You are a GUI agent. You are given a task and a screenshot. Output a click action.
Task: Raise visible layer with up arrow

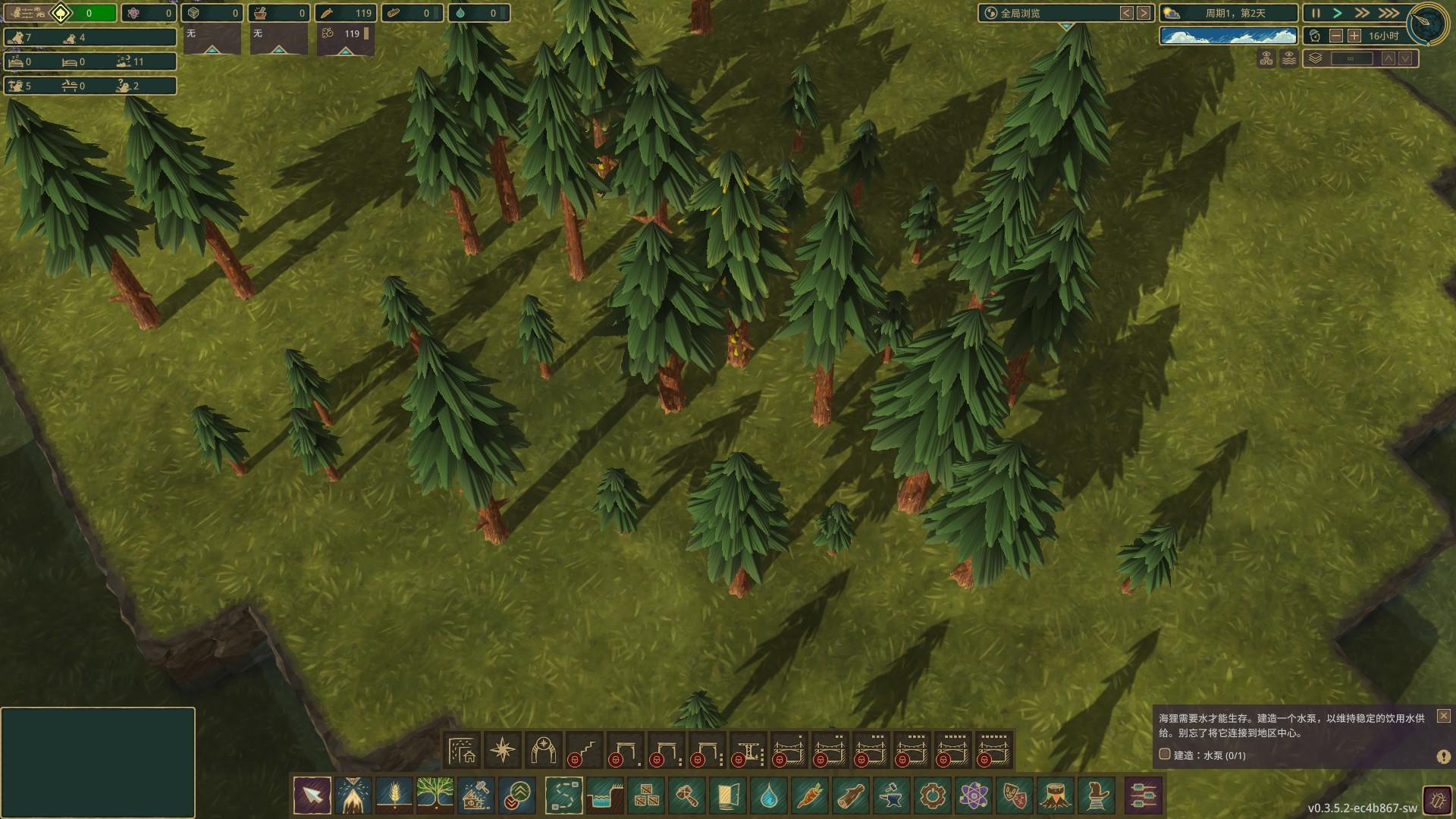point(1388,58)
